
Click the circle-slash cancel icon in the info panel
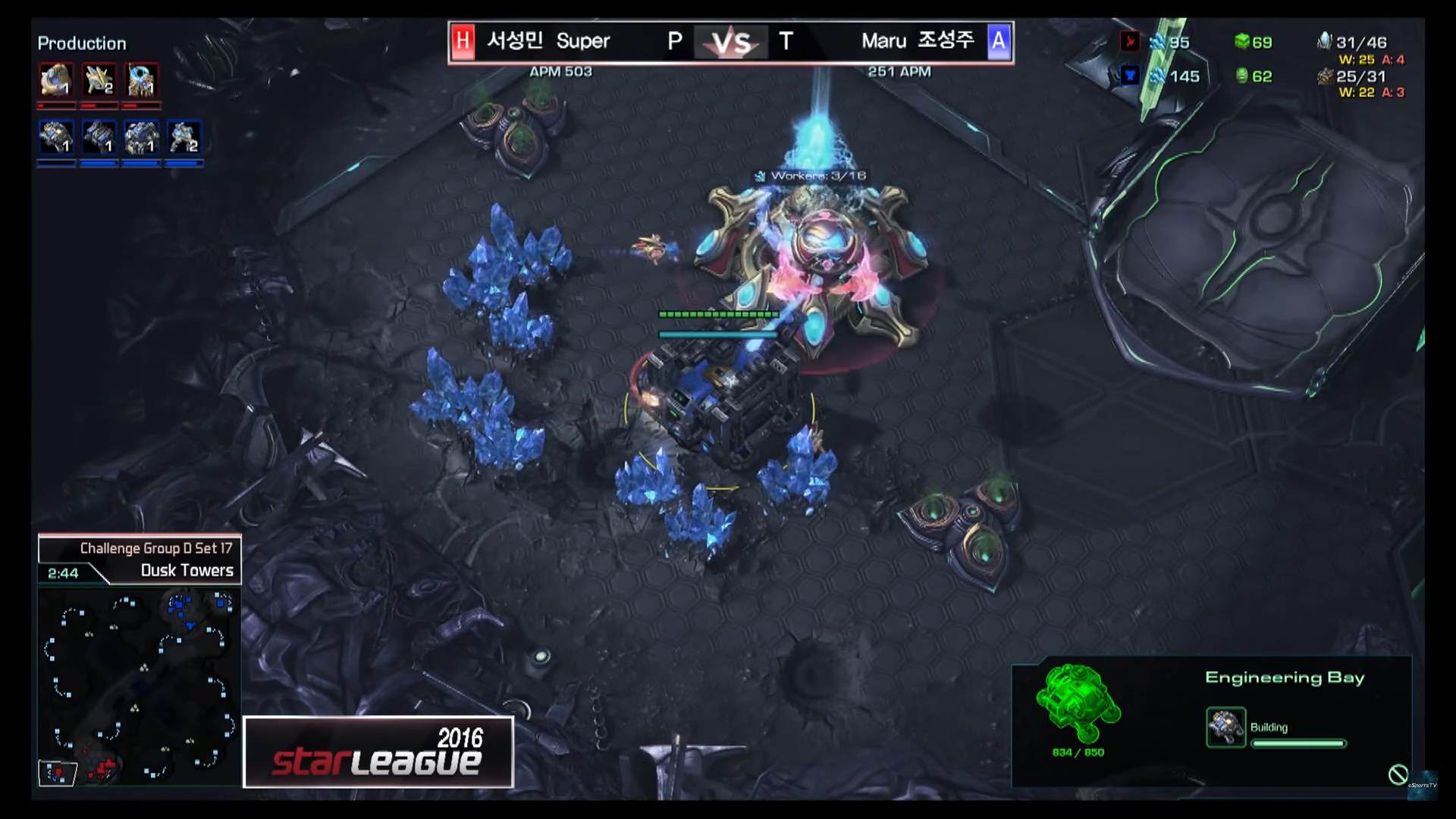(x=1398, y=774)
